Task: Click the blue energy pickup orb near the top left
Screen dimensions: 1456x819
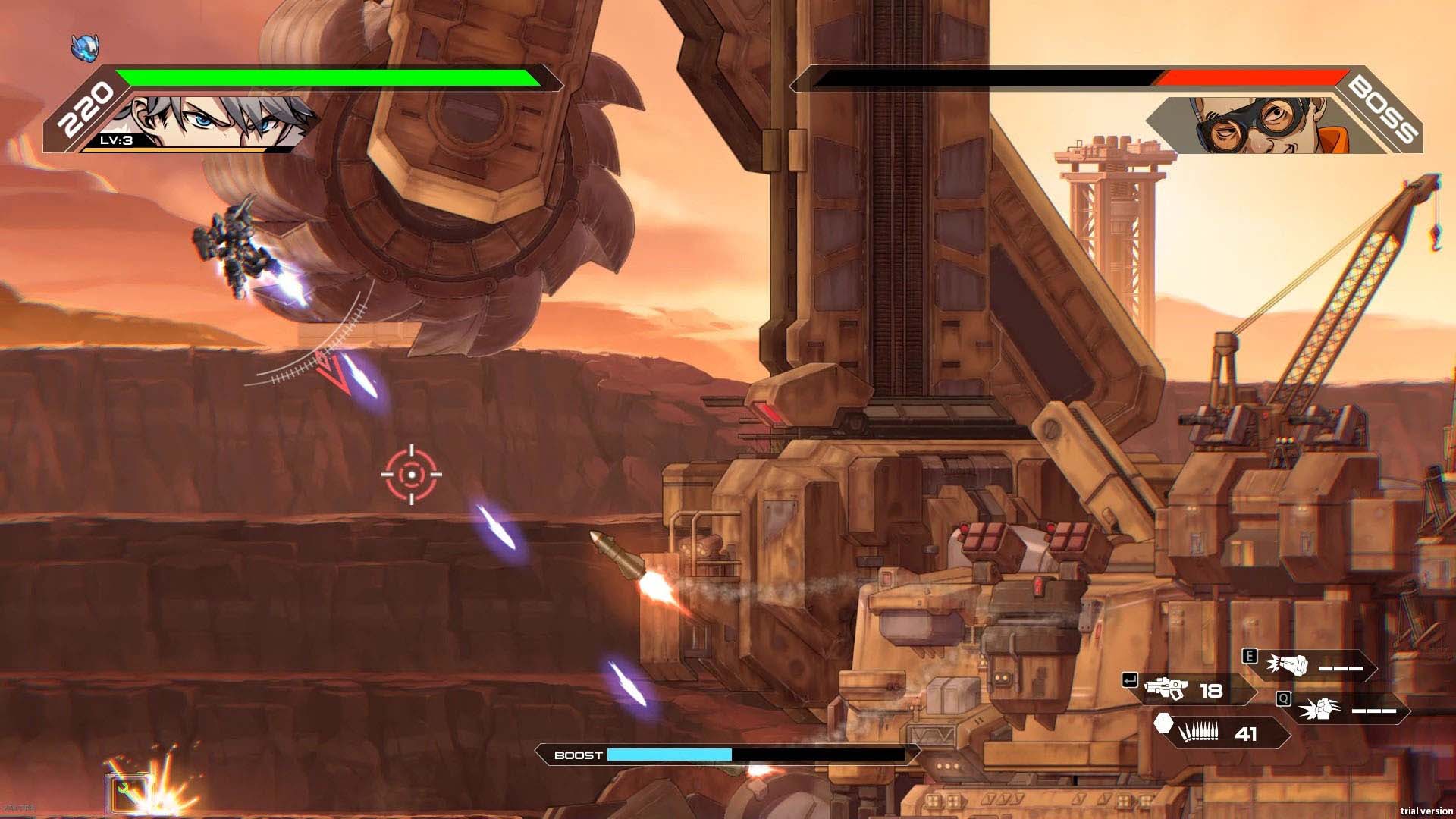Action: [x=86, y=47]
